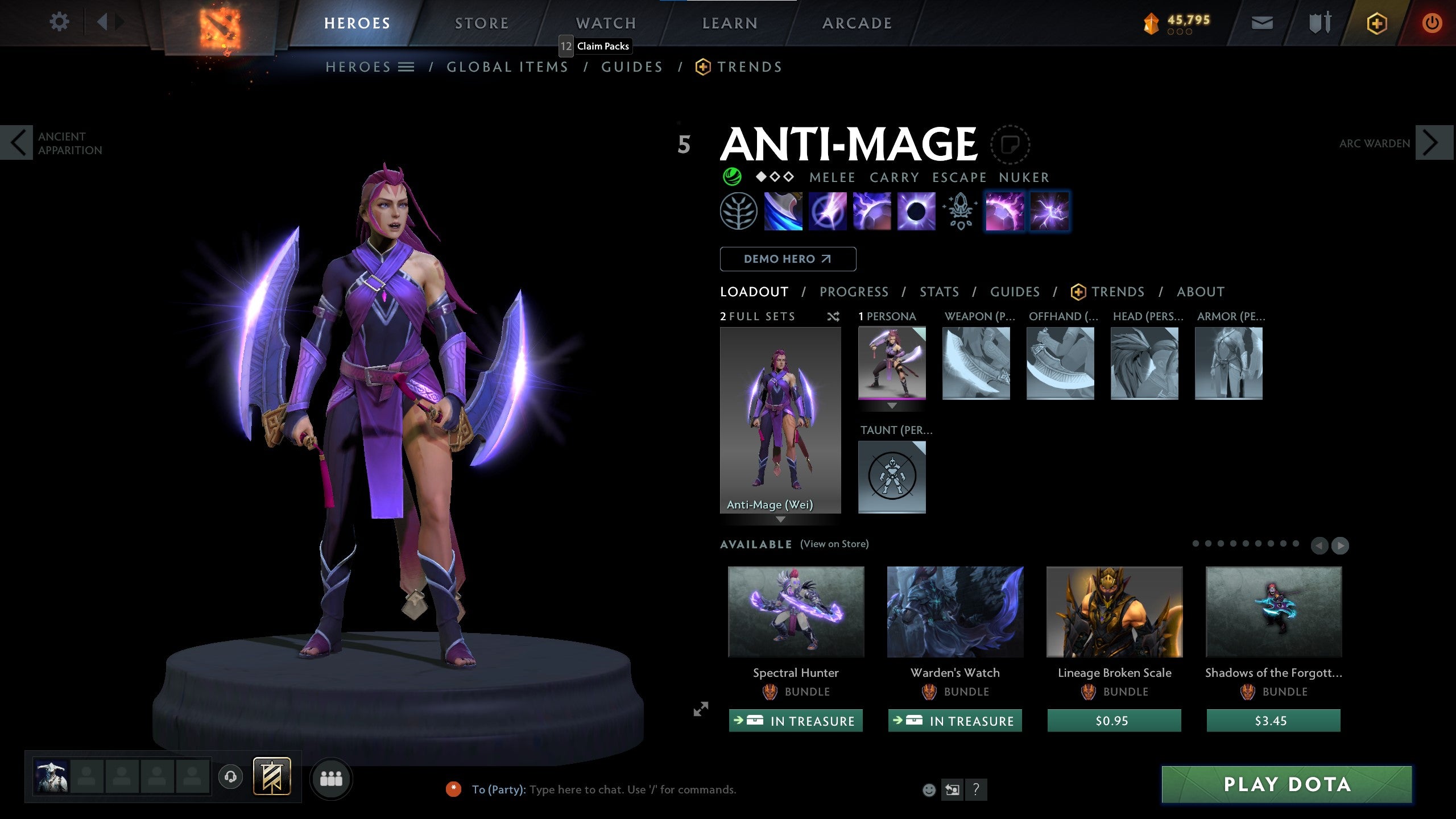Image resolution: width=1456 pixels, height=819 pixels.
Task: Toggle the team/friends list circle icon
Action: point(332,780)
